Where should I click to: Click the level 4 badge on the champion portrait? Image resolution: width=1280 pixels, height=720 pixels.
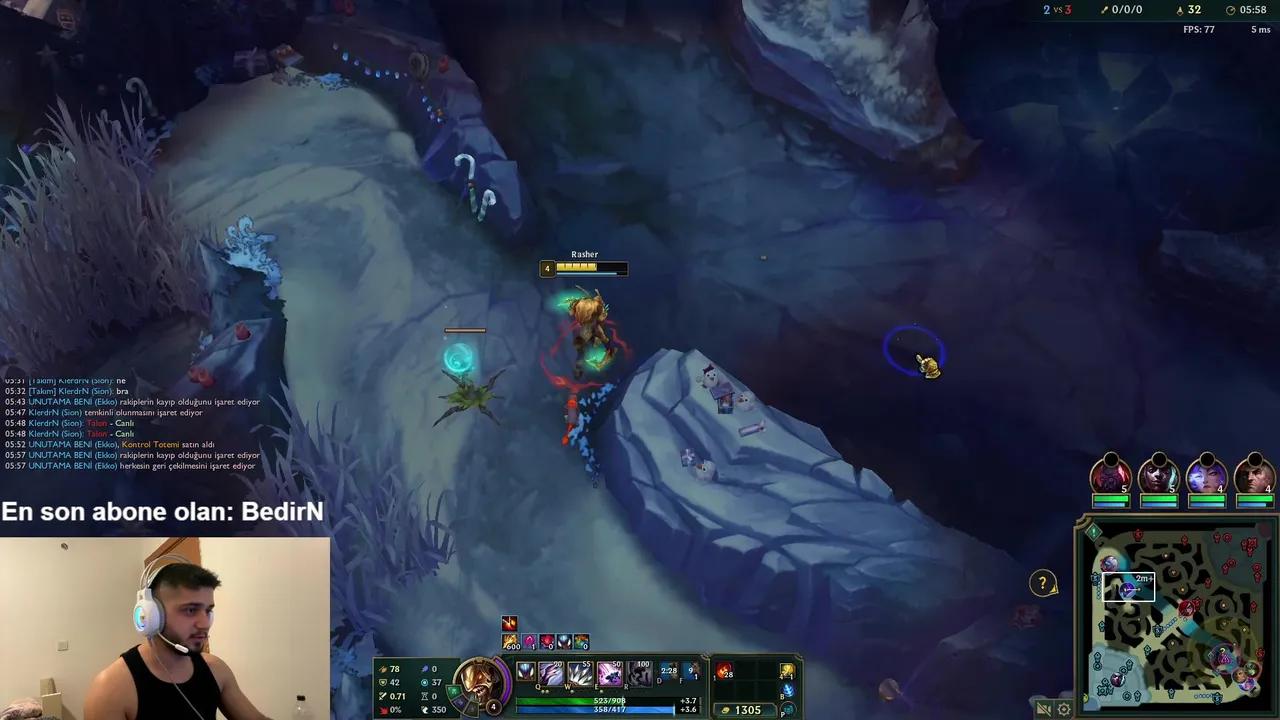pyautogui.click(x=493, y=706)
